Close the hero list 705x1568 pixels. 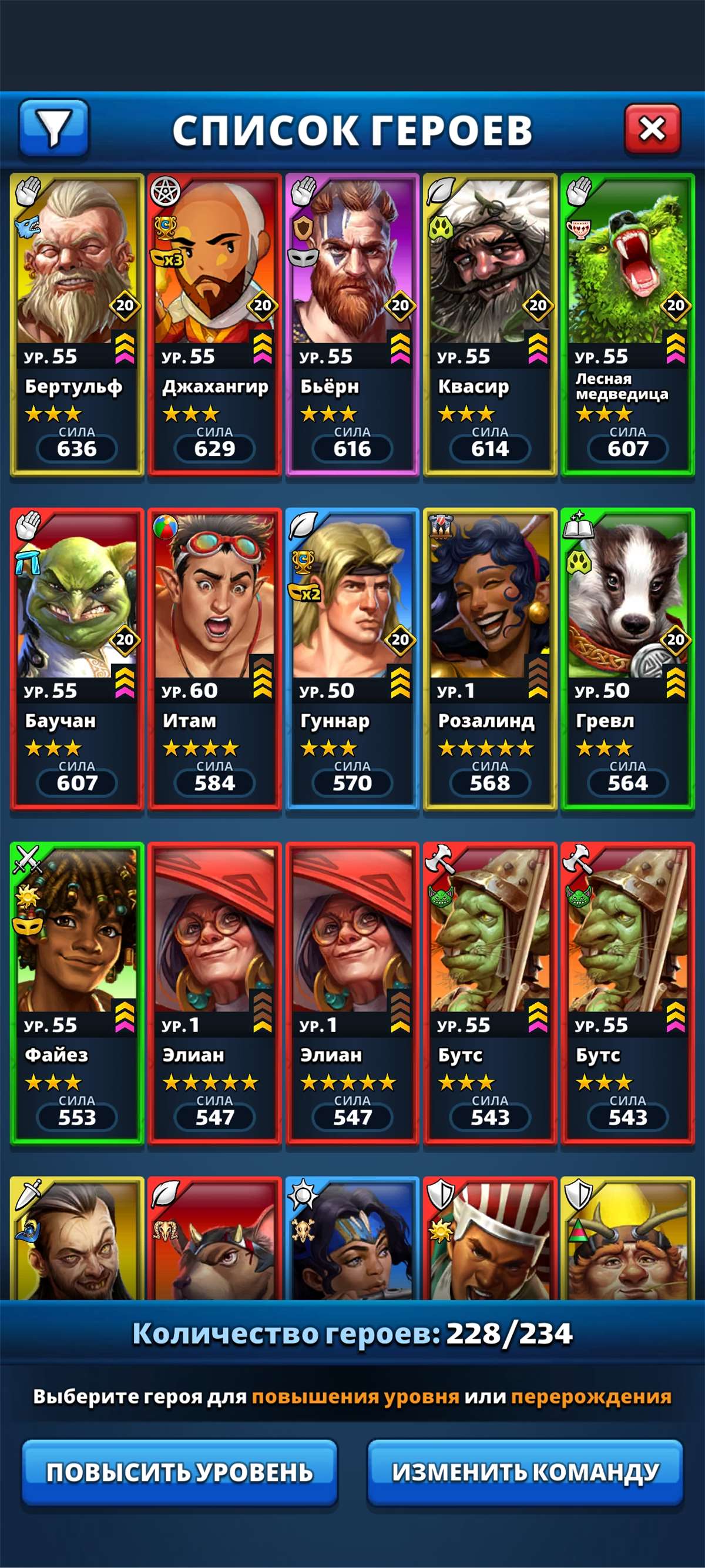click(x=652, y=129)
